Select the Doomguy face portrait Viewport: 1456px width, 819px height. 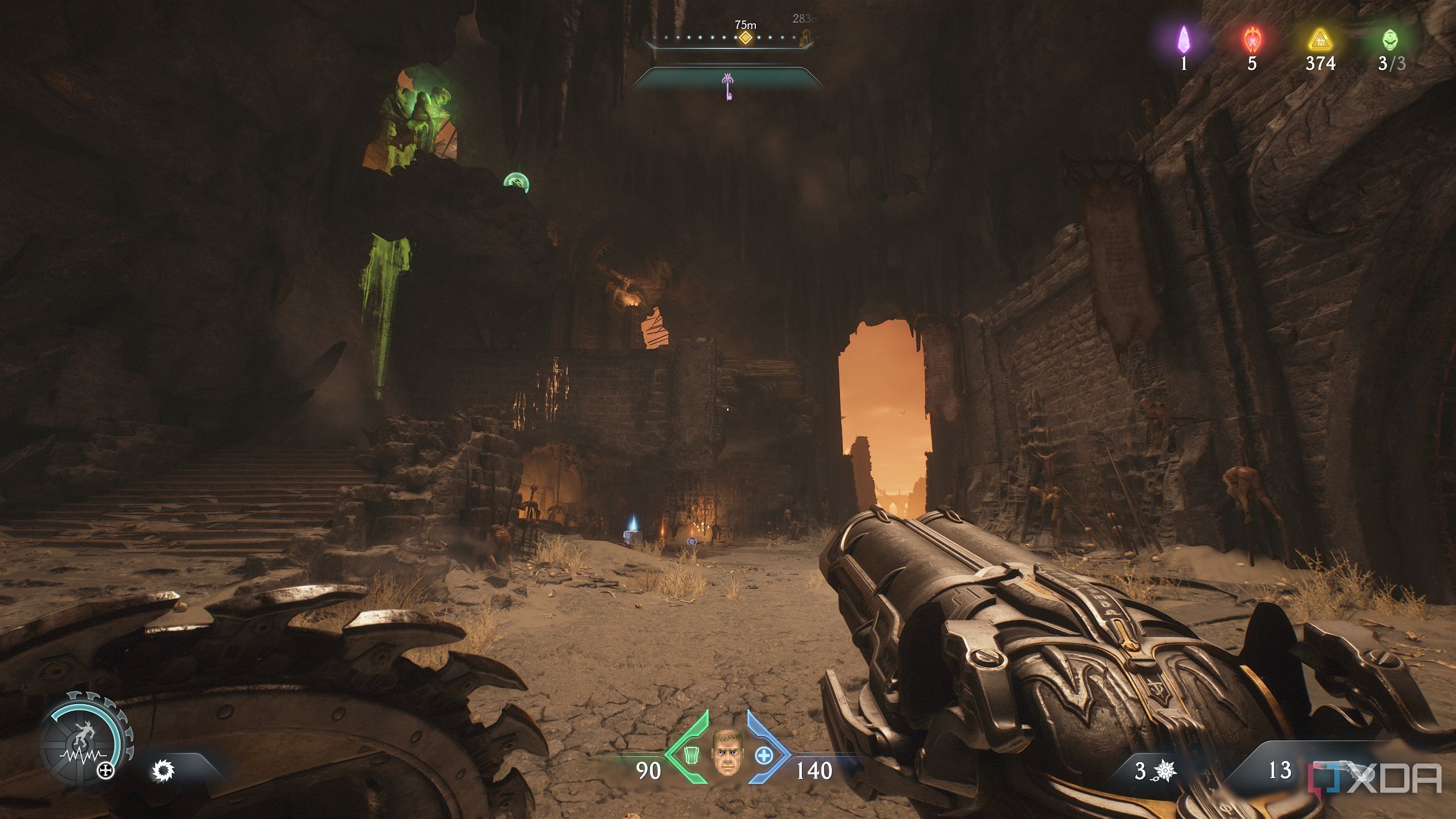pyautogui.click(x=727, y=753)
